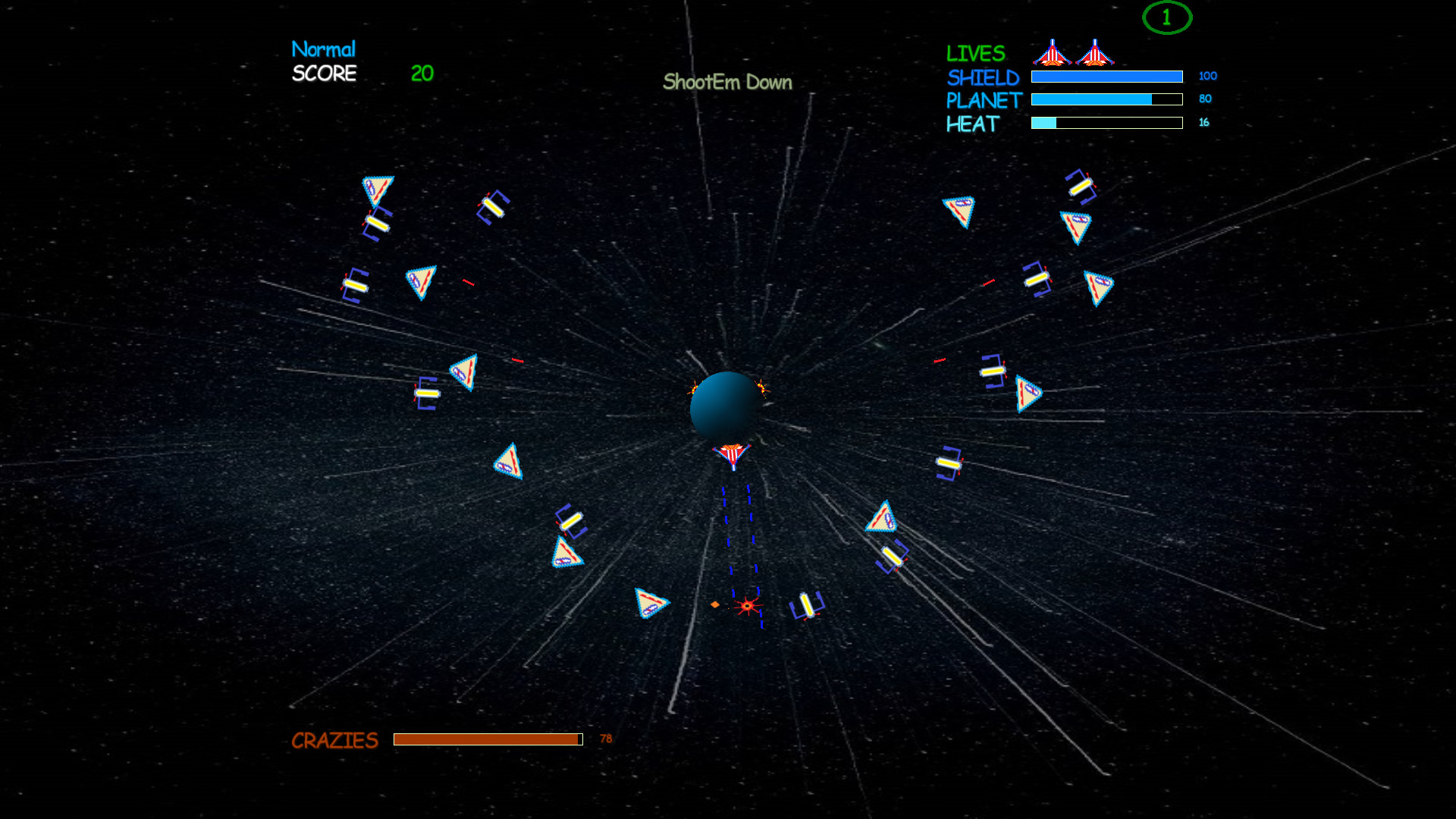Select the first life ship icon beside LIVES
Screen dimensions: 1456x819
pyautogui.click(x=1054, y=53)
